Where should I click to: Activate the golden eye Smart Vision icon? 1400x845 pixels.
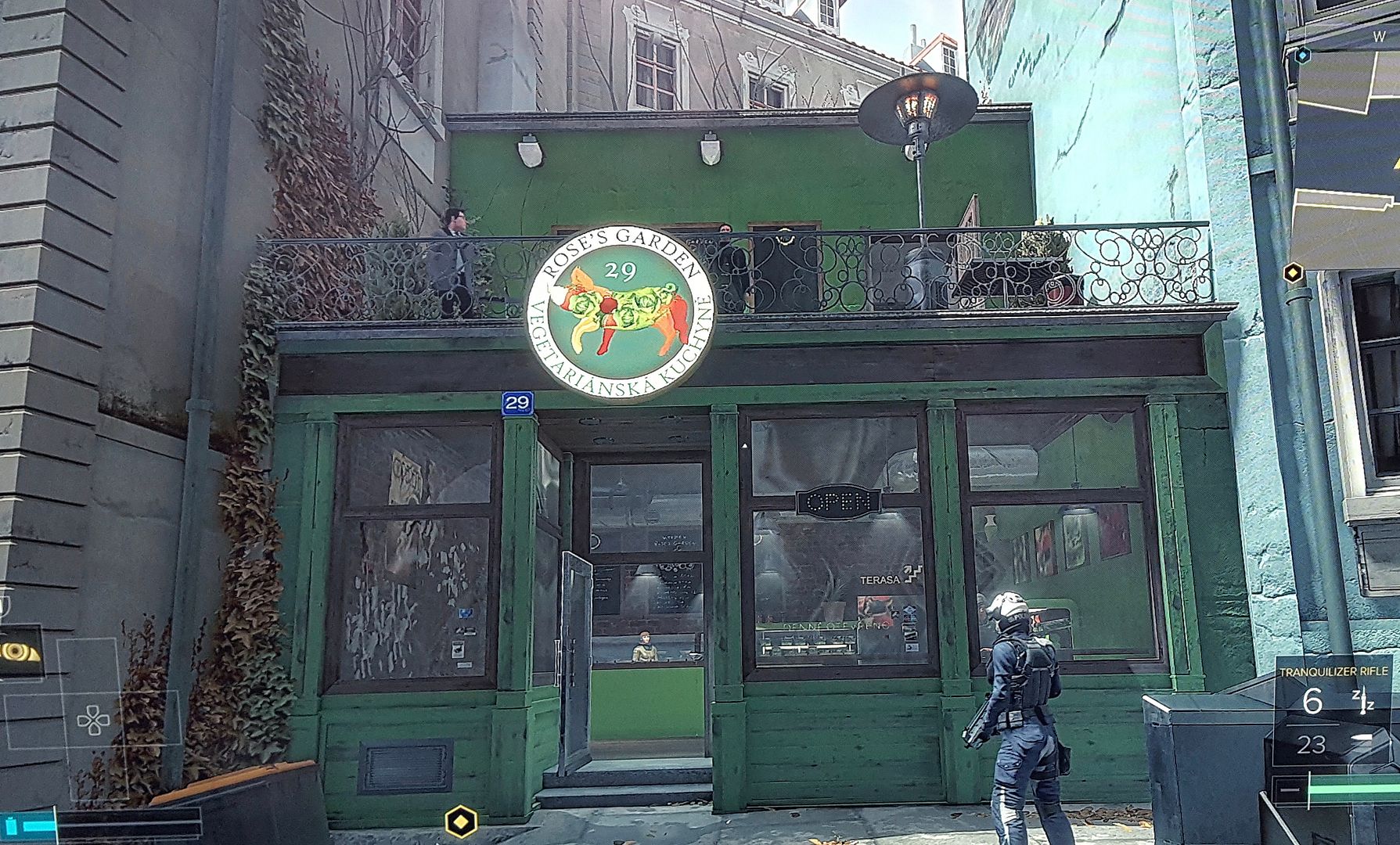[17, 651]
